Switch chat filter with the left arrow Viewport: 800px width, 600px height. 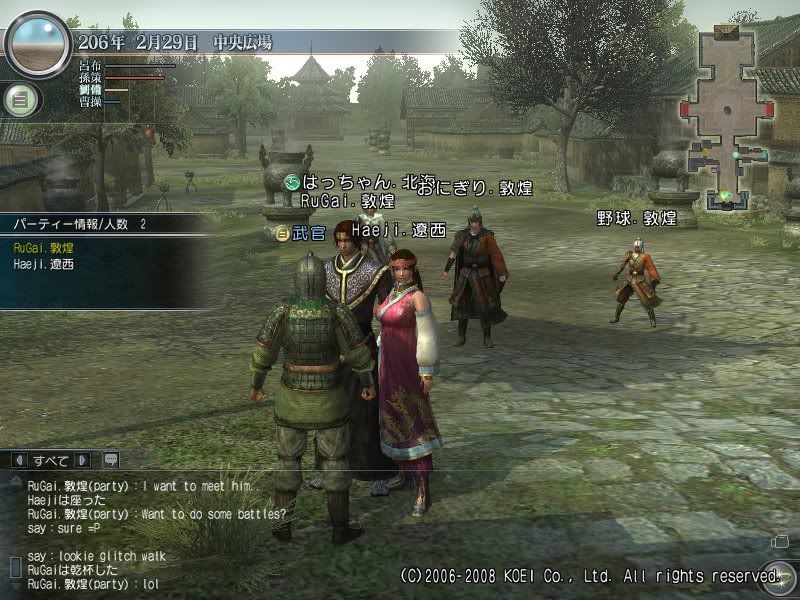tap(18, 460)
